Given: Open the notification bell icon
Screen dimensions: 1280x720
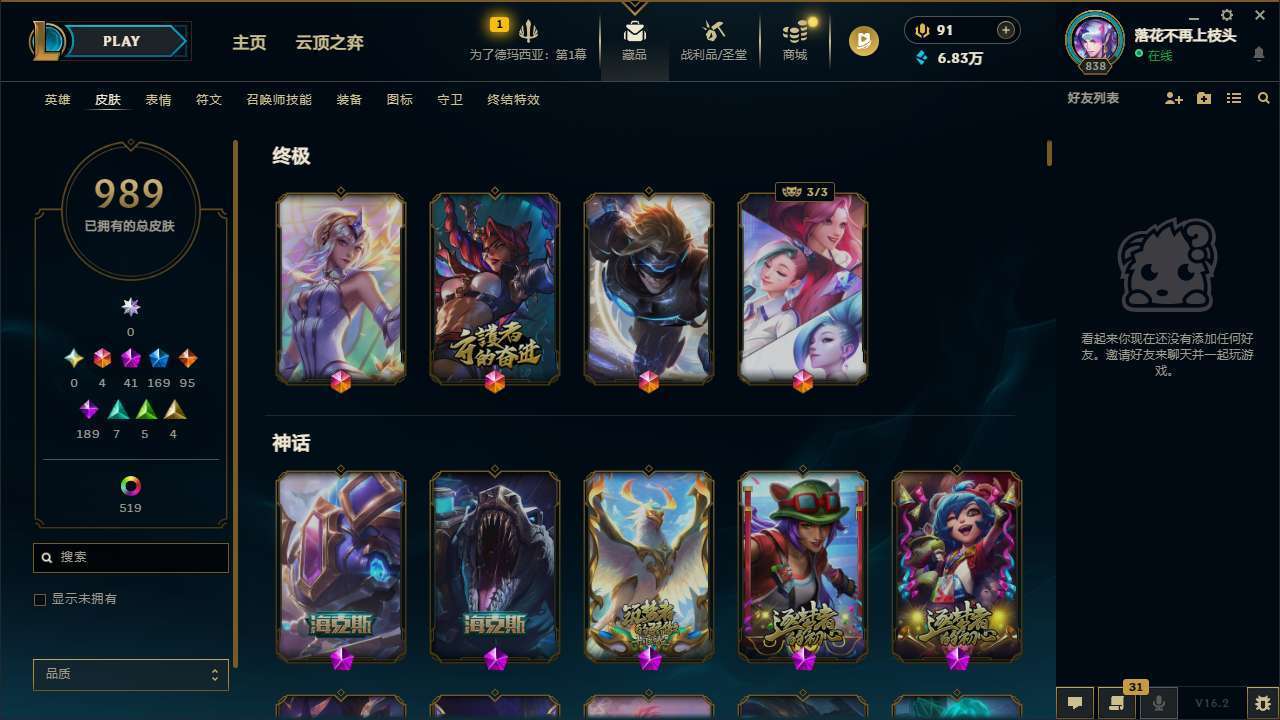Looking at the screenshot, I should coord(1258,55).
